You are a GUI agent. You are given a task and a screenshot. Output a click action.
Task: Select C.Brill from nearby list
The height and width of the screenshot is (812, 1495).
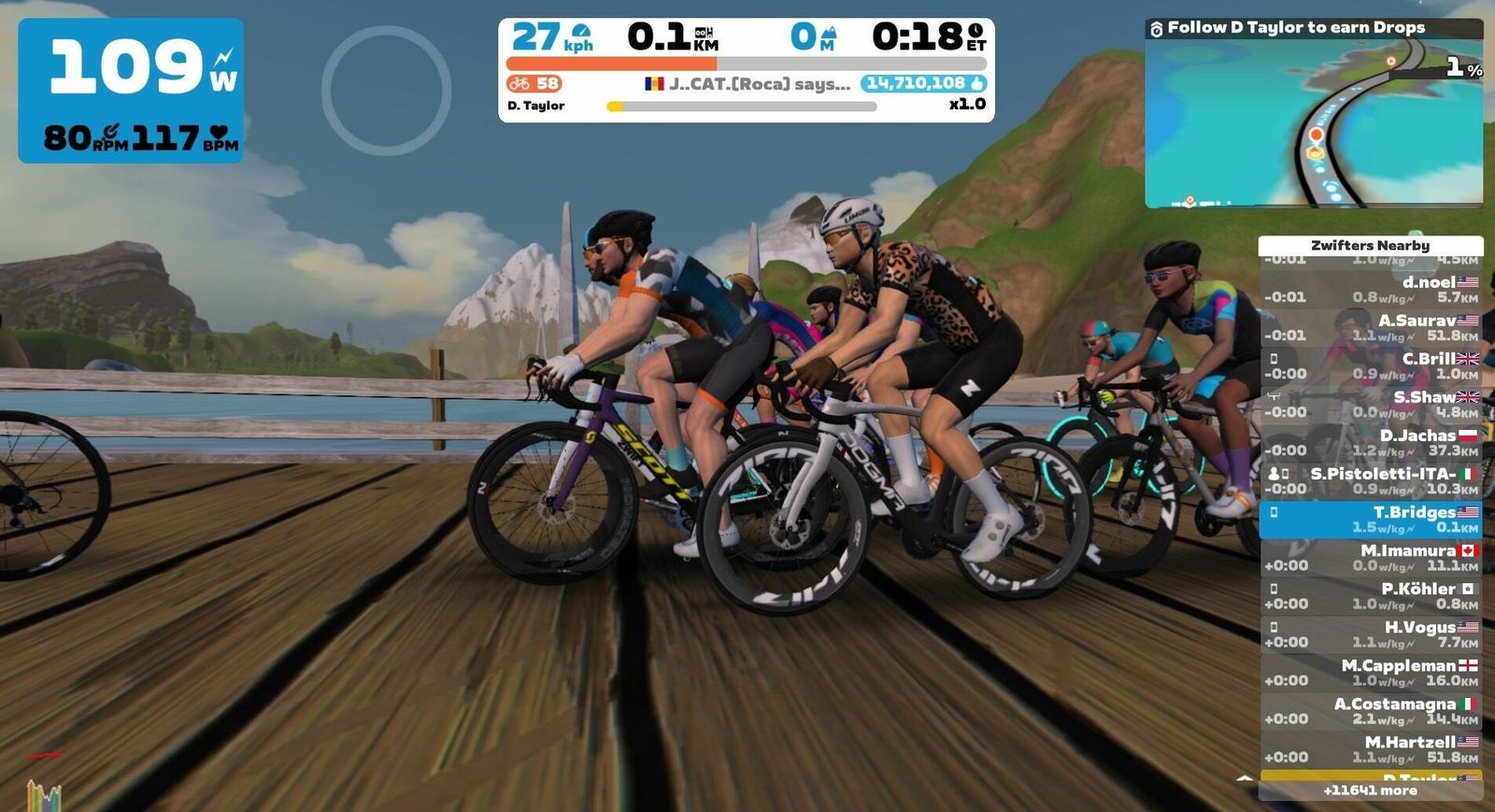tap(1371, 366)
